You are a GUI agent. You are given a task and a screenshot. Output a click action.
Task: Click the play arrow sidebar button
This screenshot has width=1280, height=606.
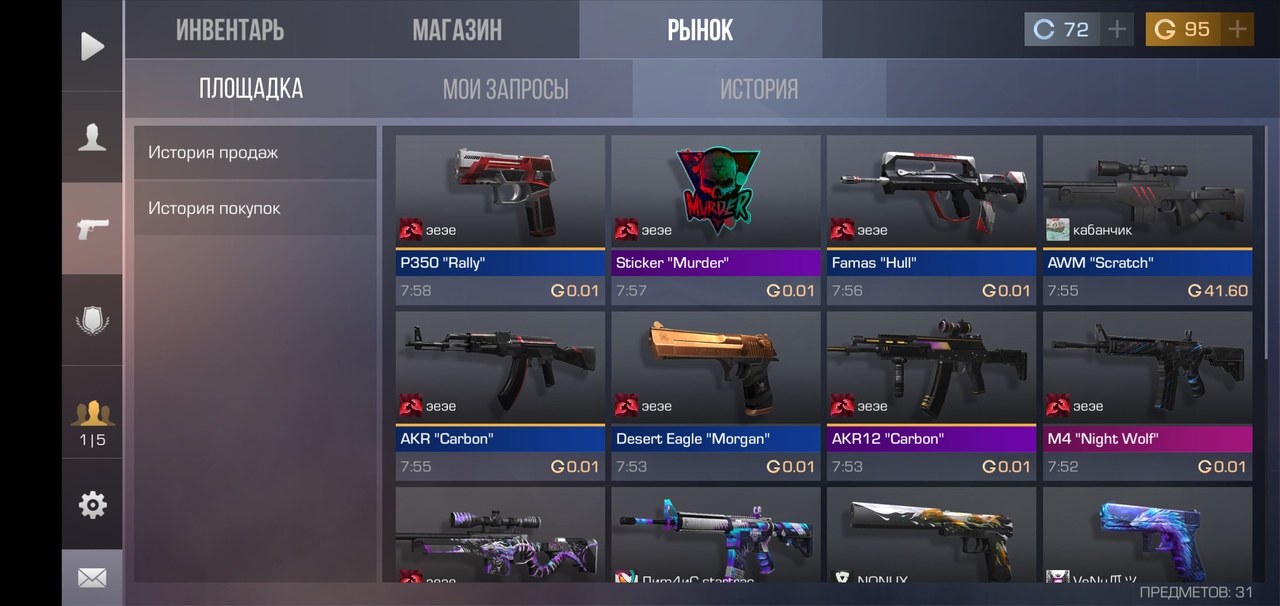92,46
